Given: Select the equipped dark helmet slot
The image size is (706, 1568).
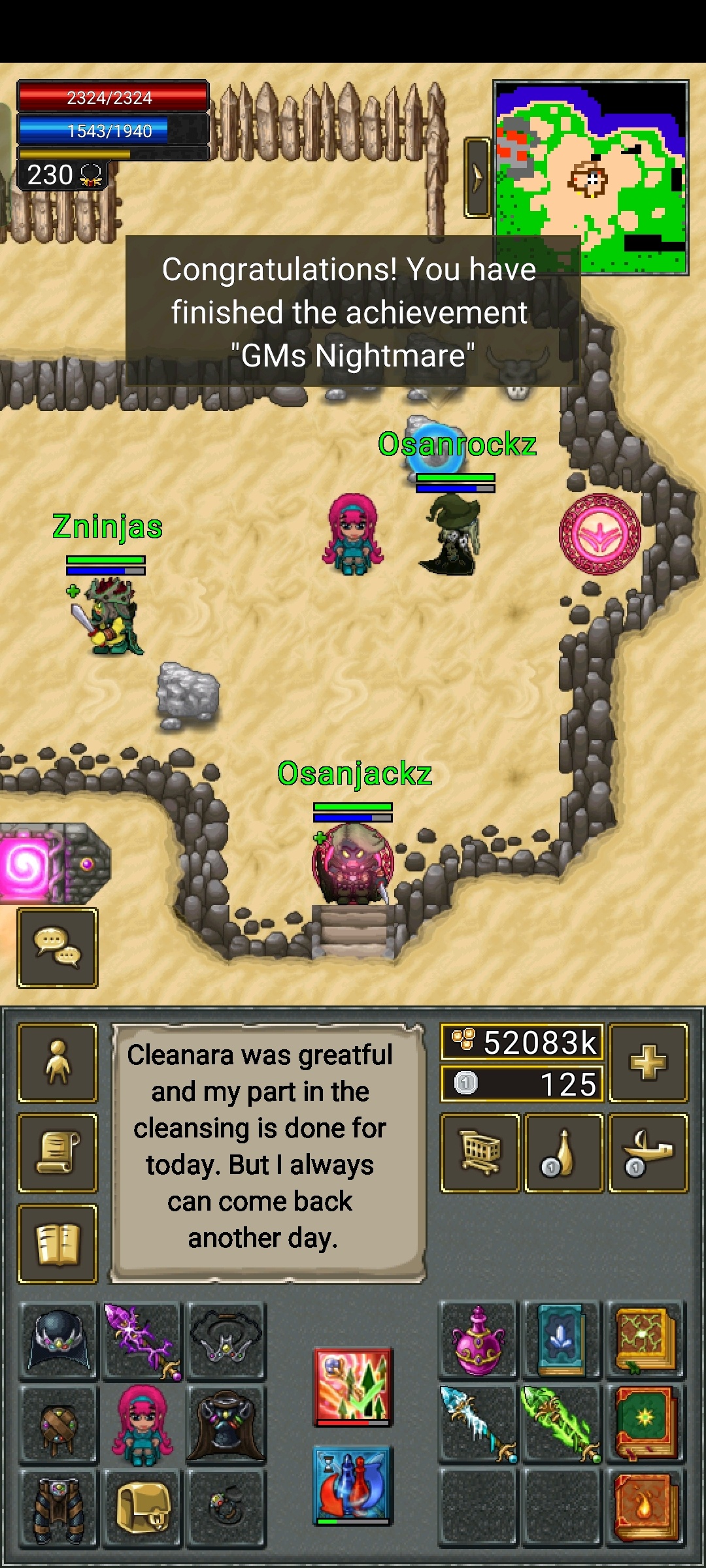Looking at the screenshot, I should click(x=59, y=1341).
